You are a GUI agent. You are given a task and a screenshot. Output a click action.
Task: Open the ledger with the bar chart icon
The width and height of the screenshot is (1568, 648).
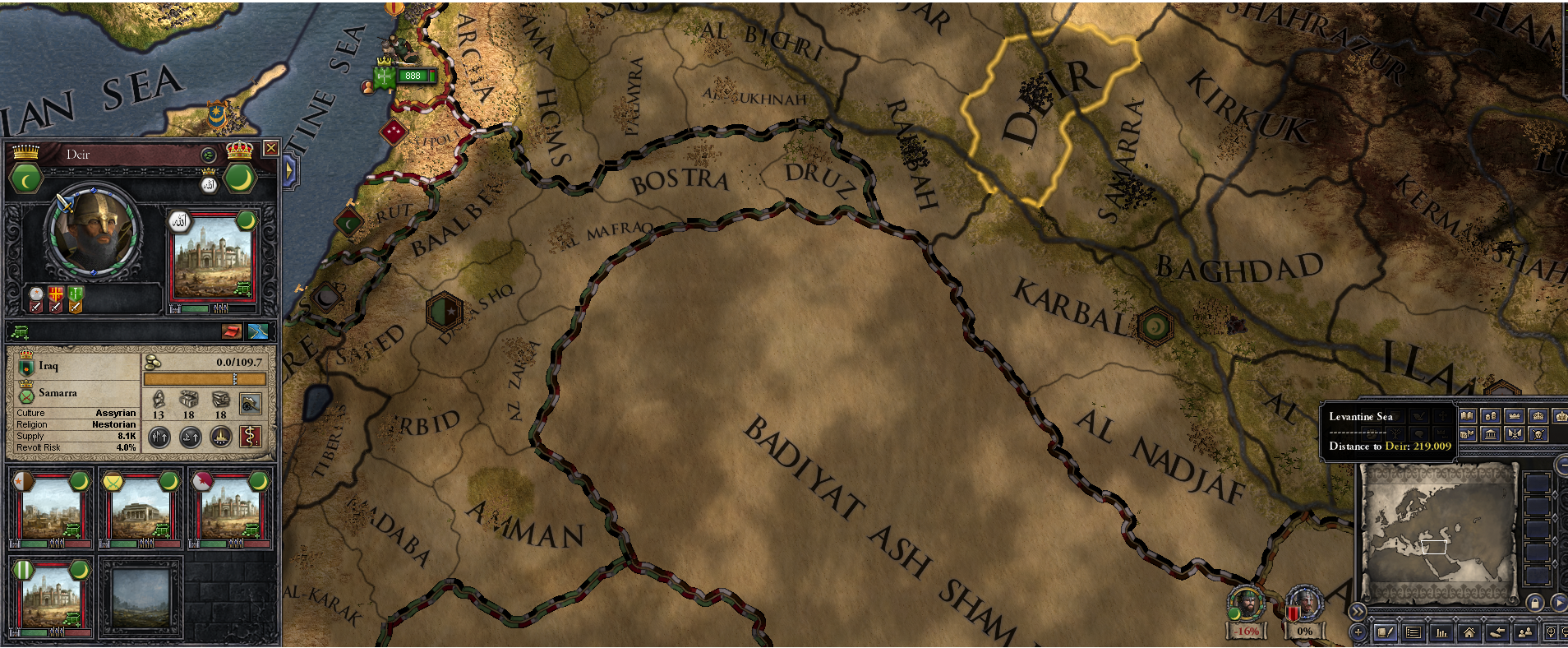coord(1441,632)
